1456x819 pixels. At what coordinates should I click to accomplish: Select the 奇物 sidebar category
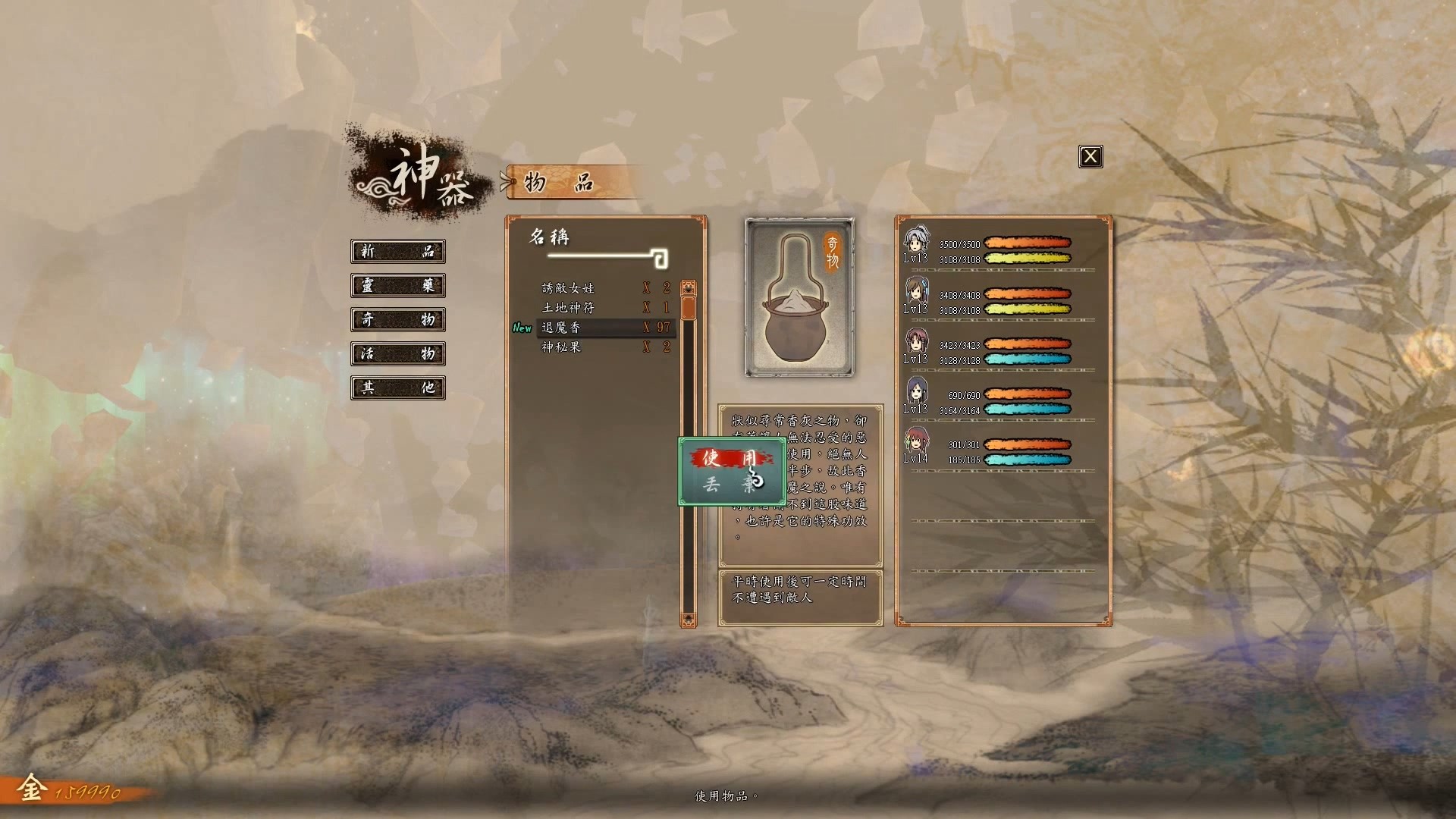[397, 320]
